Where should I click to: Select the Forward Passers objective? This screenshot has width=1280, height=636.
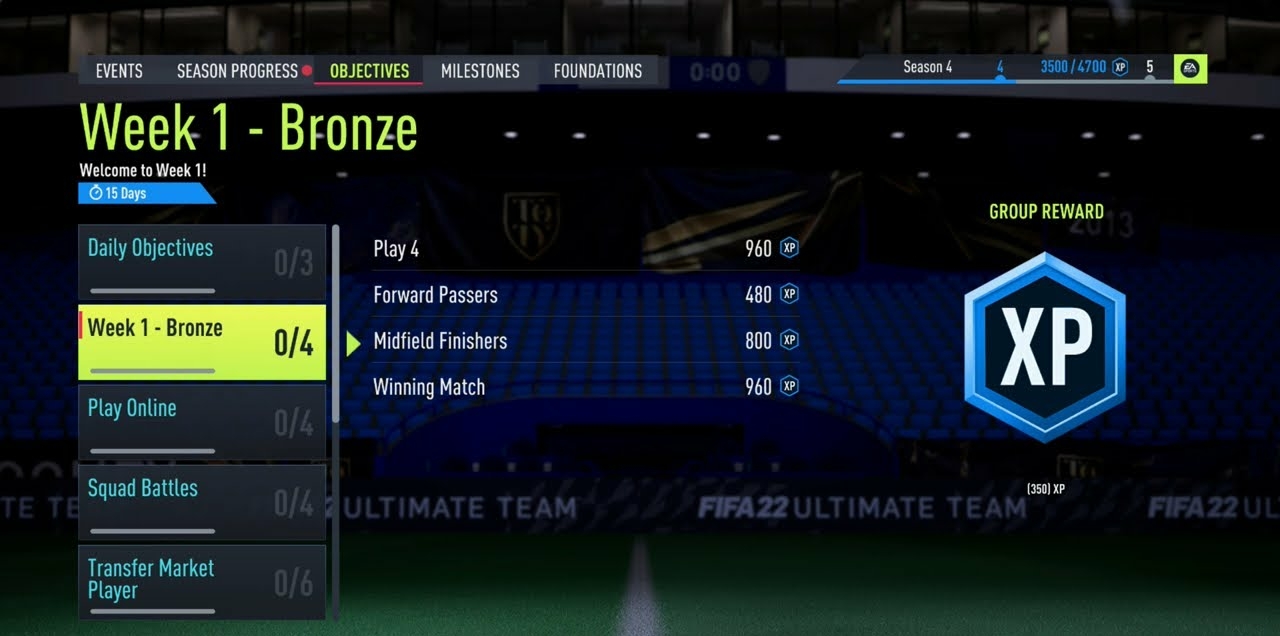585,295
